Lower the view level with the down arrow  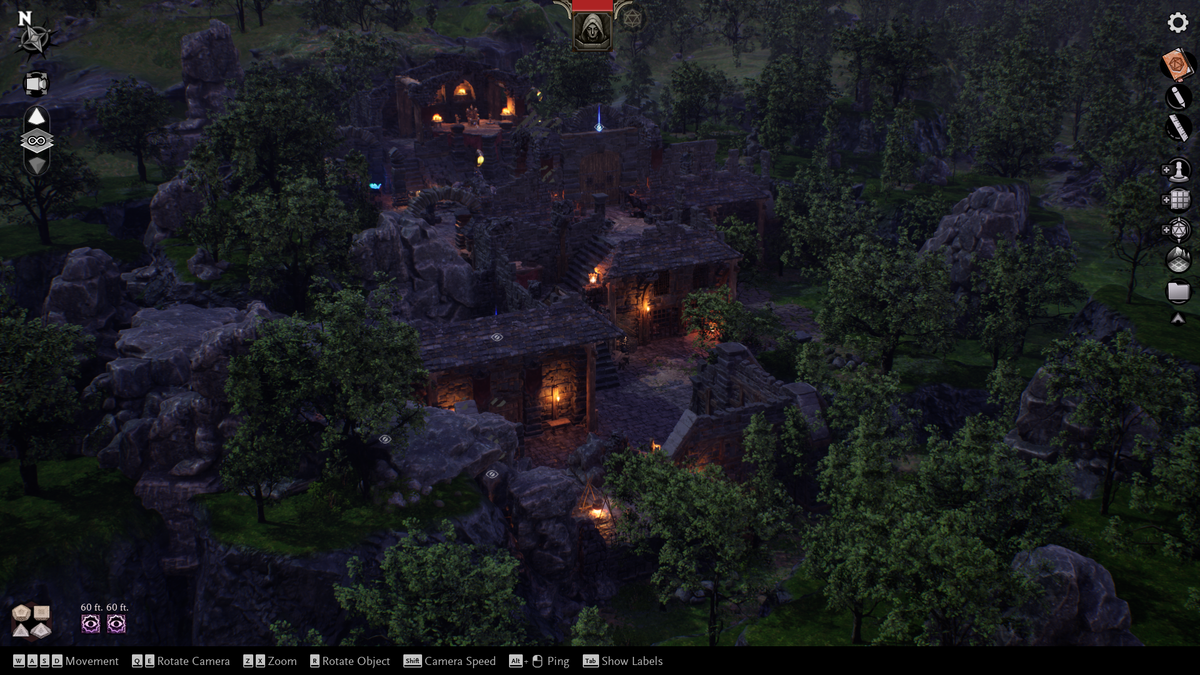pos(36,165)
